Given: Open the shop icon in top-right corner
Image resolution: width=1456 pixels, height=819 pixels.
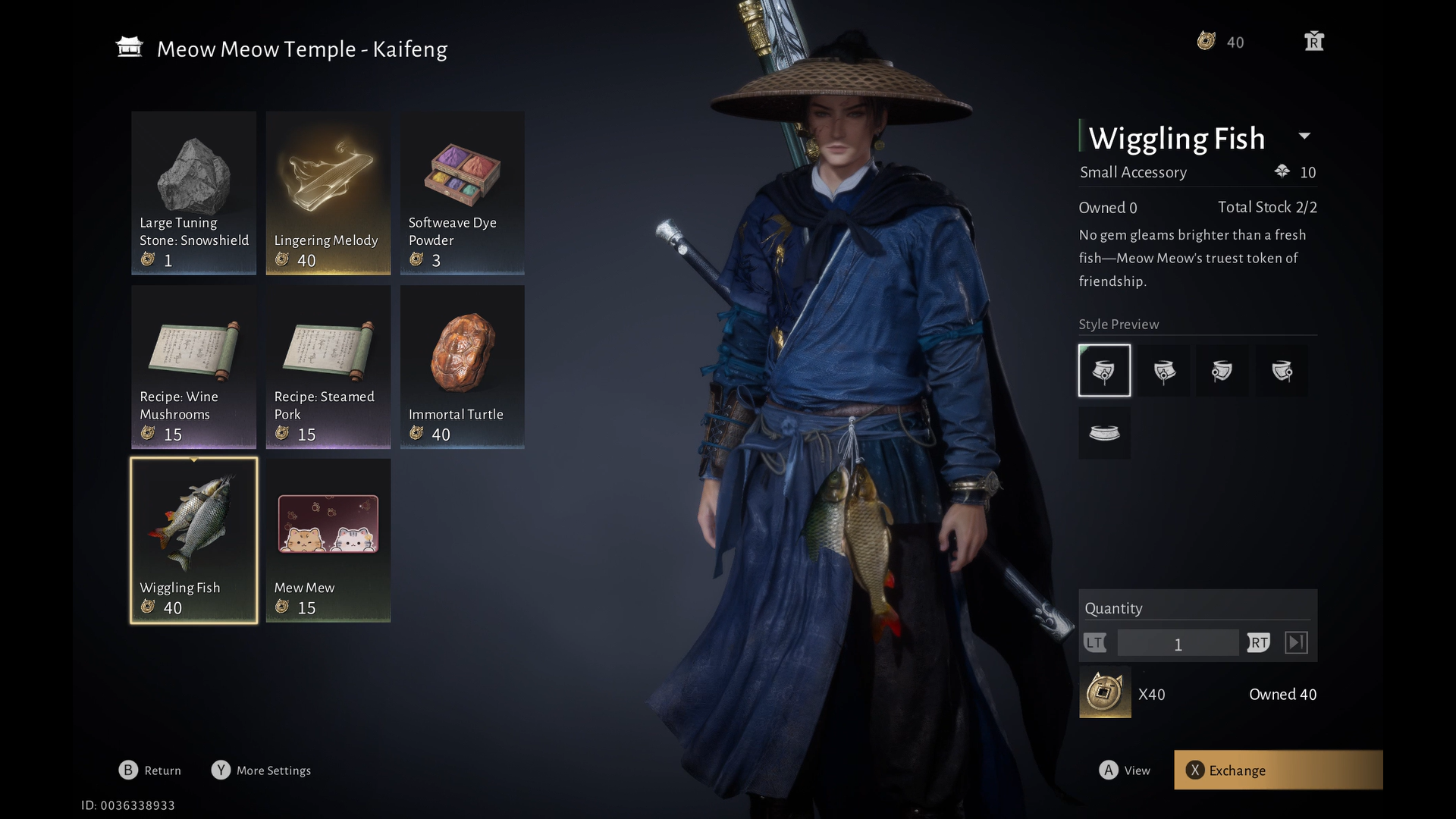Looking at the screenshot, I should [x=1314, y=42].
